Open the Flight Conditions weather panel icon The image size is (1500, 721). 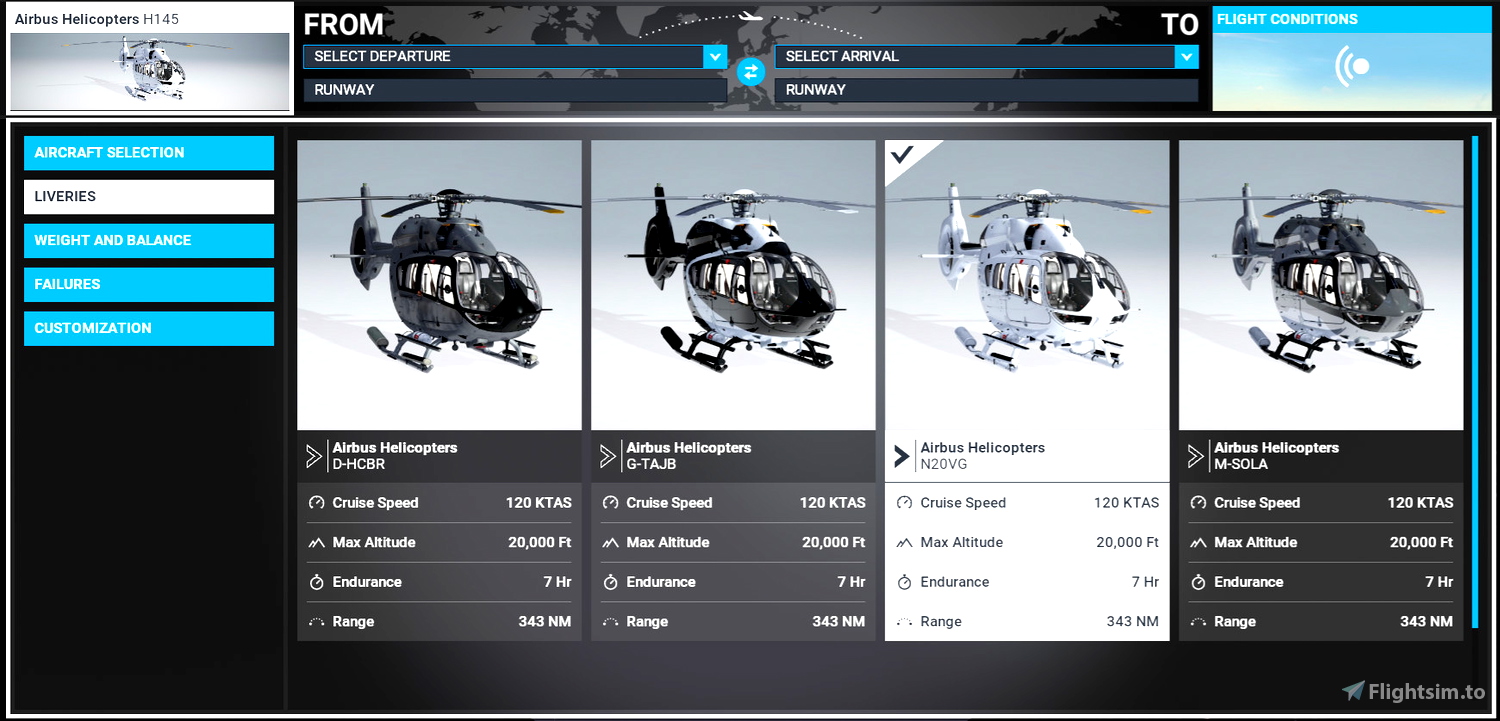pyautogui.click(x=1351, y=65)
